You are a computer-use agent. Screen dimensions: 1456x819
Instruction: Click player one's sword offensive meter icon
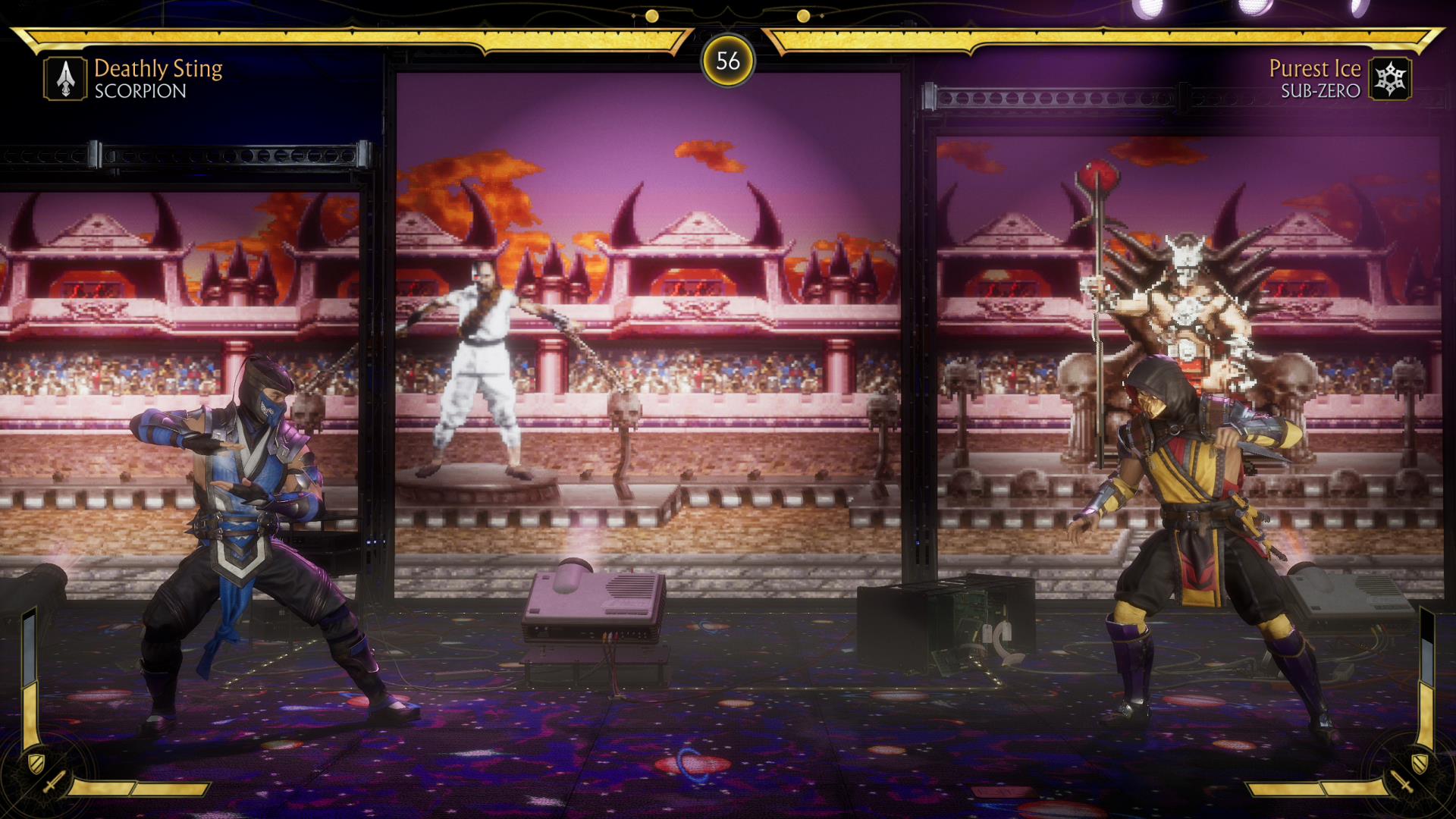(x=55, y=783)
